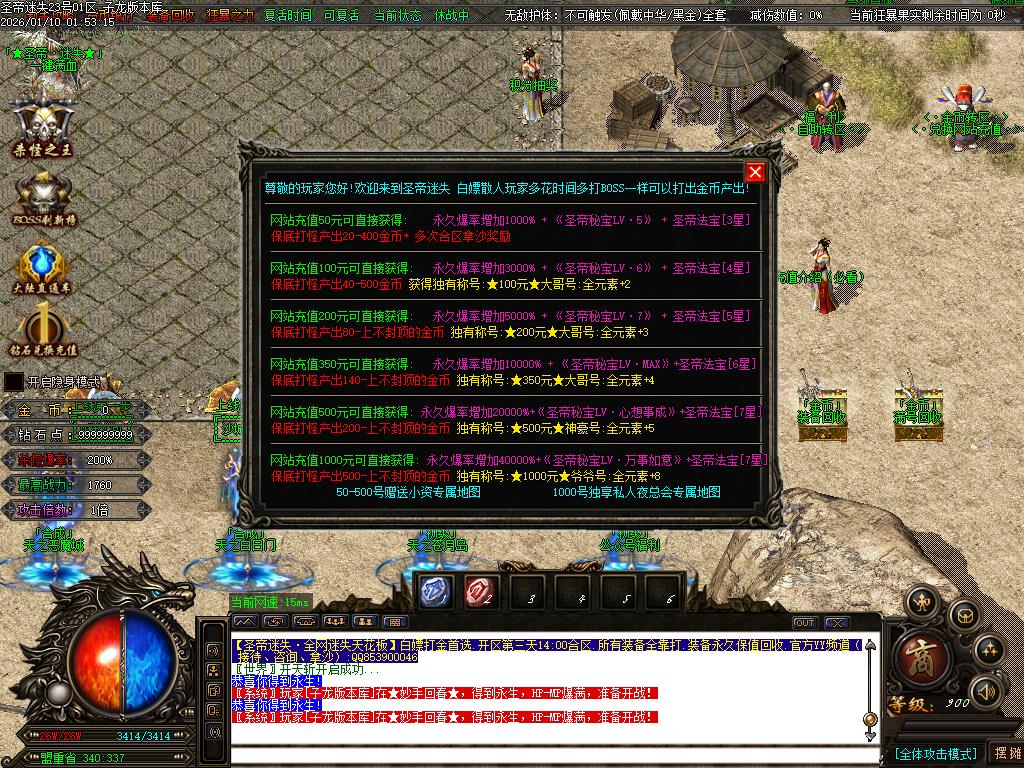Viewport: 1024px width, 768px height.
Task: Open the 摆摊 stall button
Action: pos(1005,753)
